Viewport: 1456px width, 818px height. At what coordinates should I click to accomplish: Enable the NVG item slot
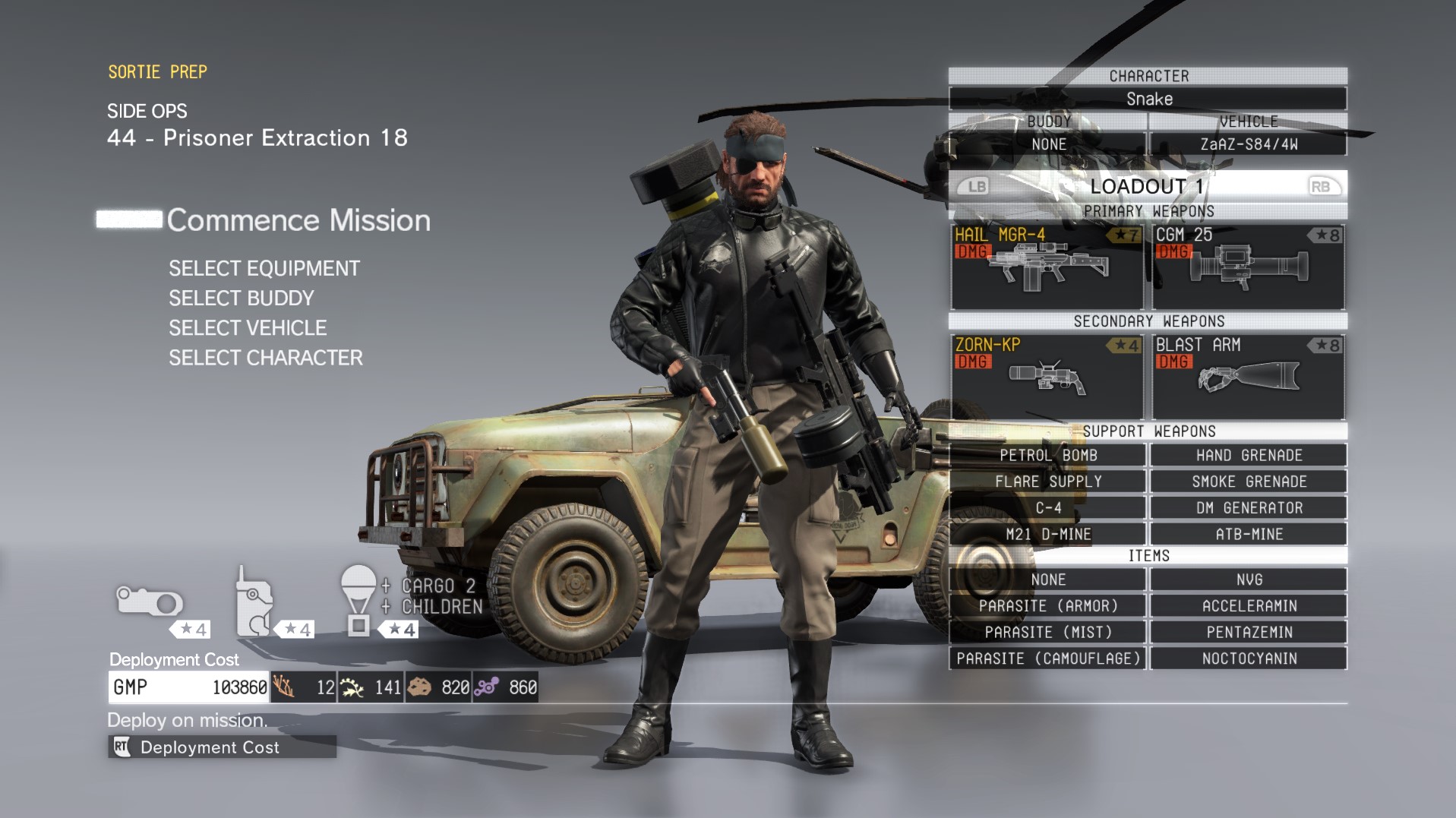tap(1248, 579)
